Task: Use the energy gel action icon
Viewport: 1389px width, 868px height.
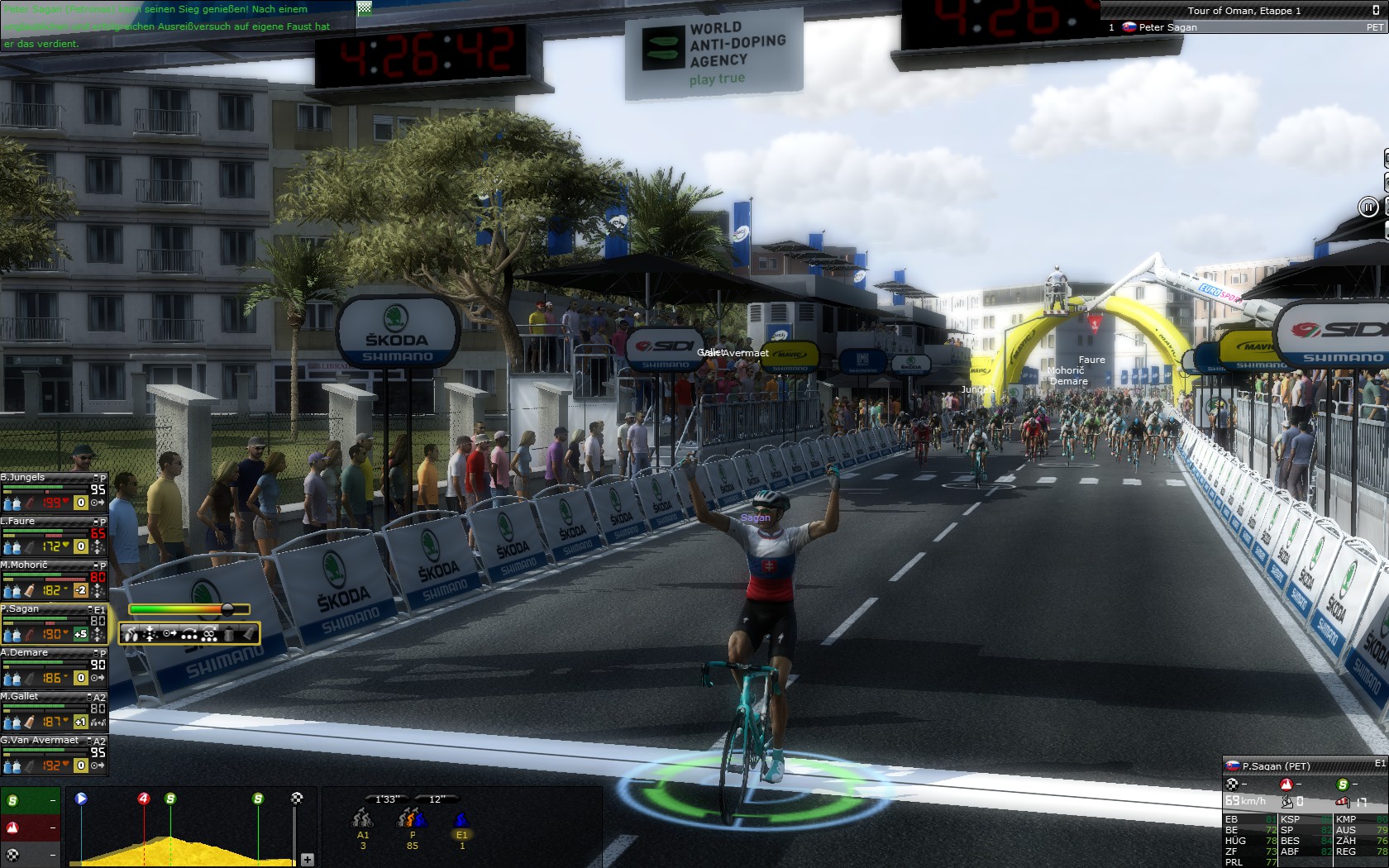Action: point(248,634)
